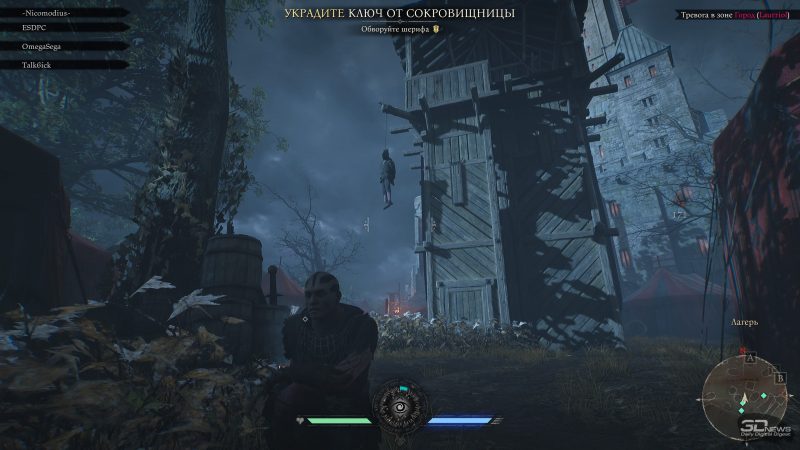Select capture point B marker on minimap

point(777,378)
